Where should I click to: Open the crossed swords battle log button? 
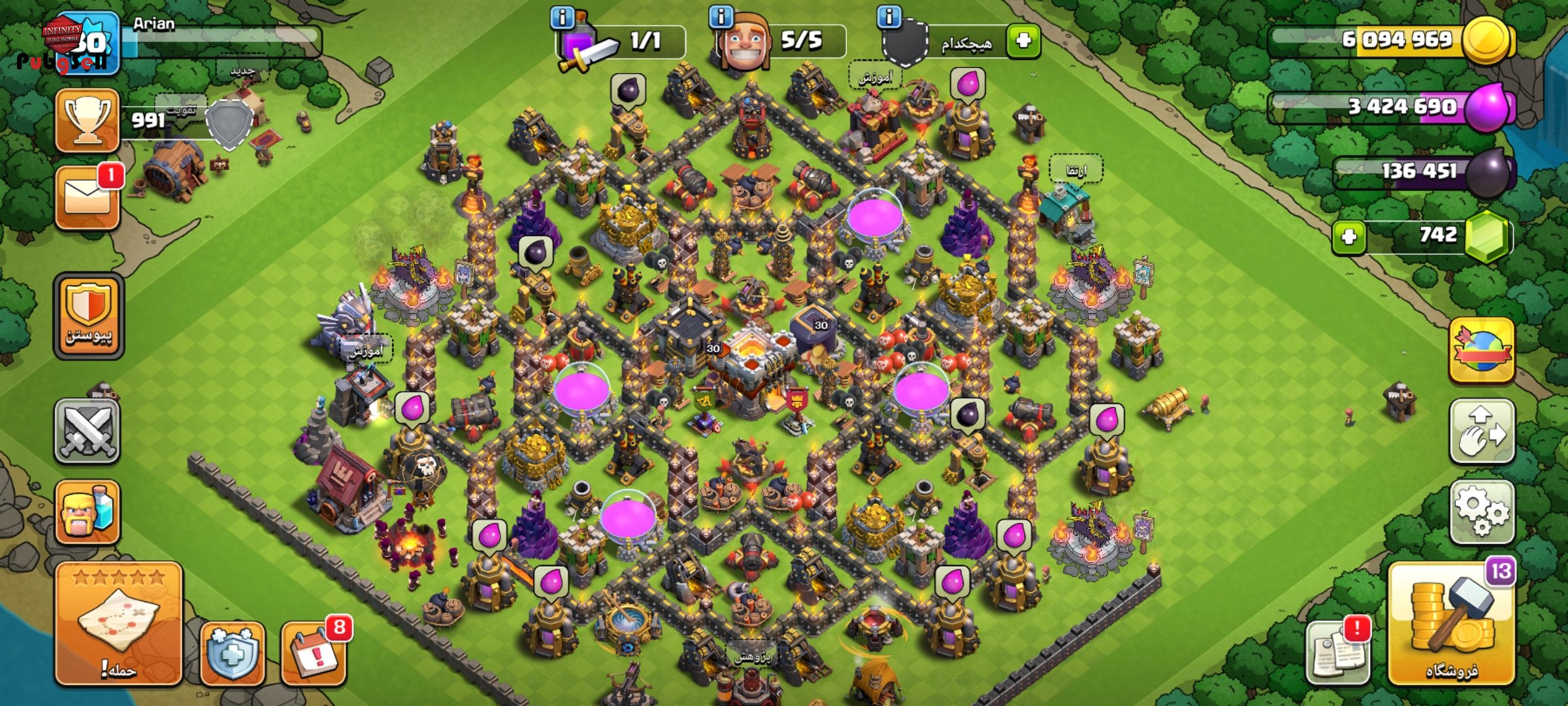coord(87,431)
